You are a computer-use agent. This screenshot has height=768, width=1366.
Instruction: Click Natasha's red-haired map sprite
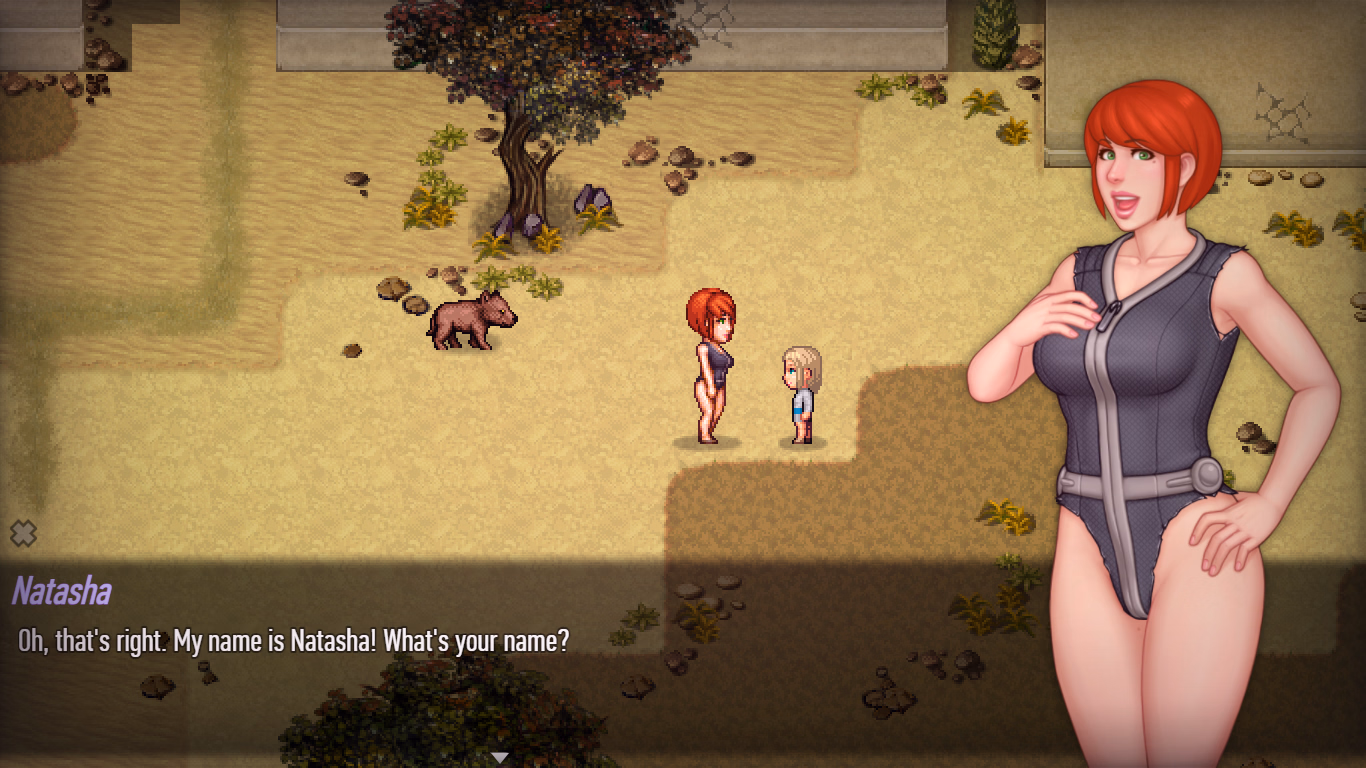711,365
